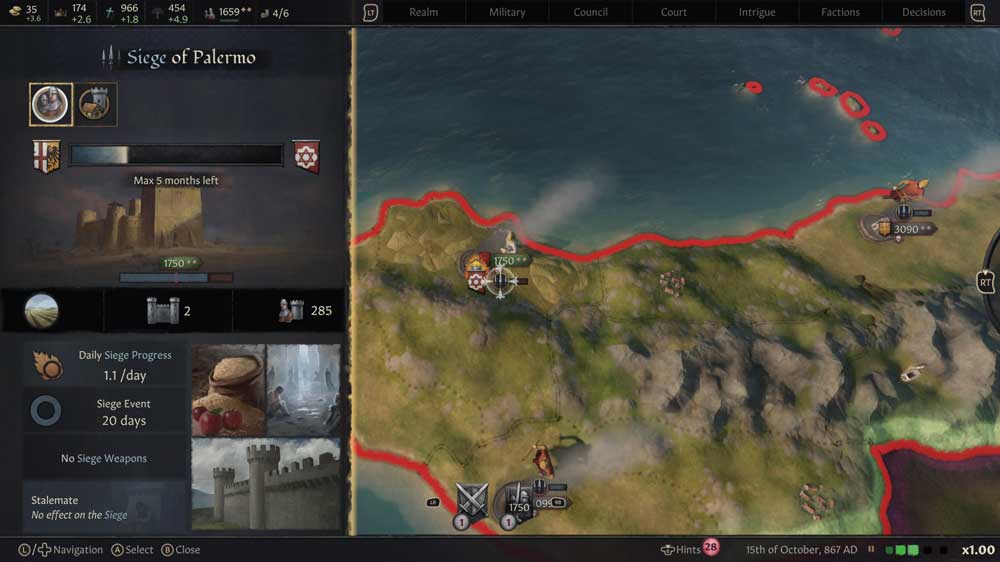Select the Stalemate status row
Screen dimensions: 1000x562
tap(105, 507)
